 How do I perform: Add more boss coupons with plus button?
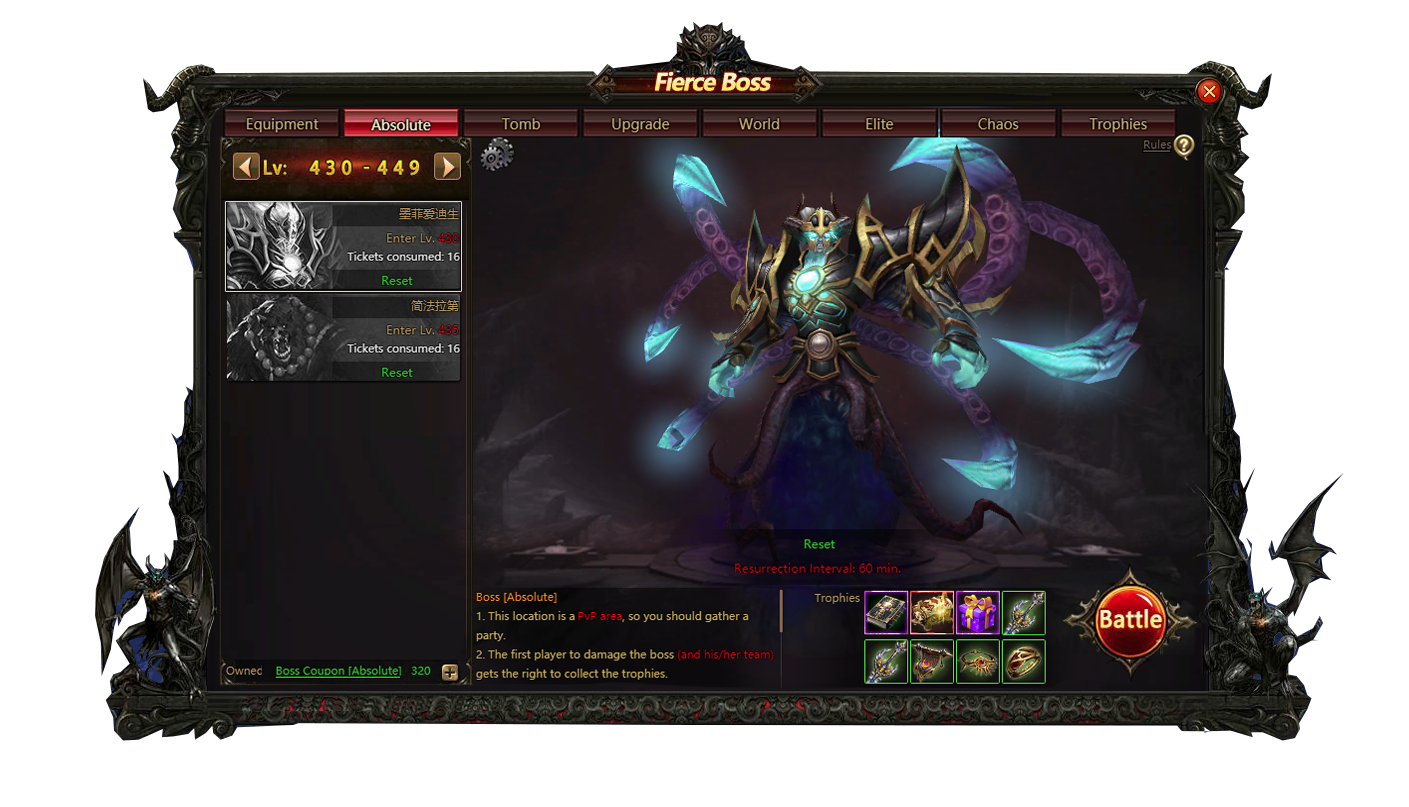point(450,672)
